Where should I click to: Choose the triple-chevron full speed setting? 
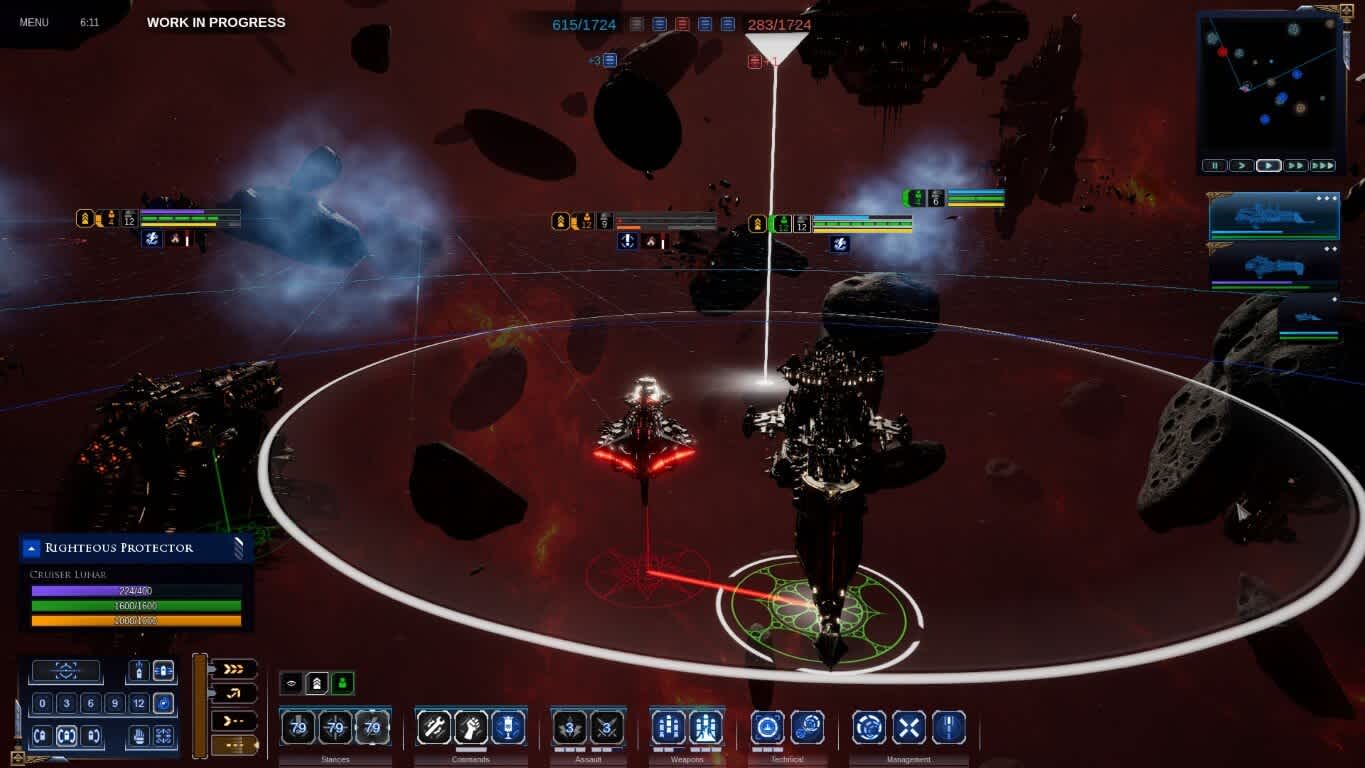coord(234,668)
